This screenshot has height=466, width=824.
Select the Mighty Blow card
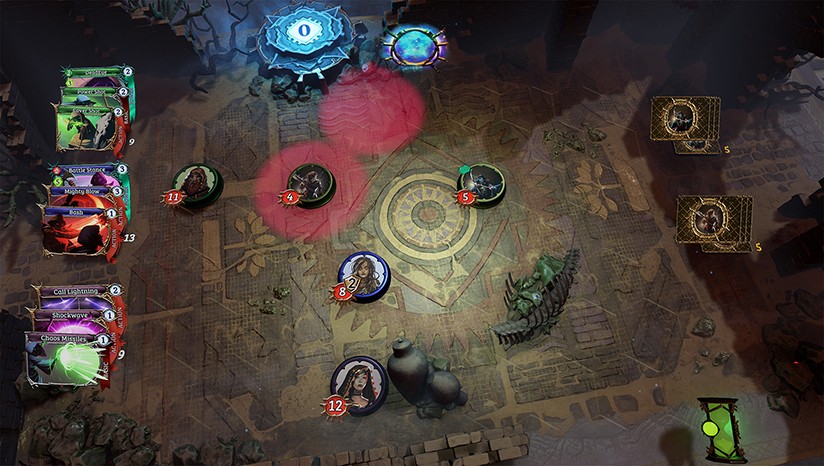point(85,190)
